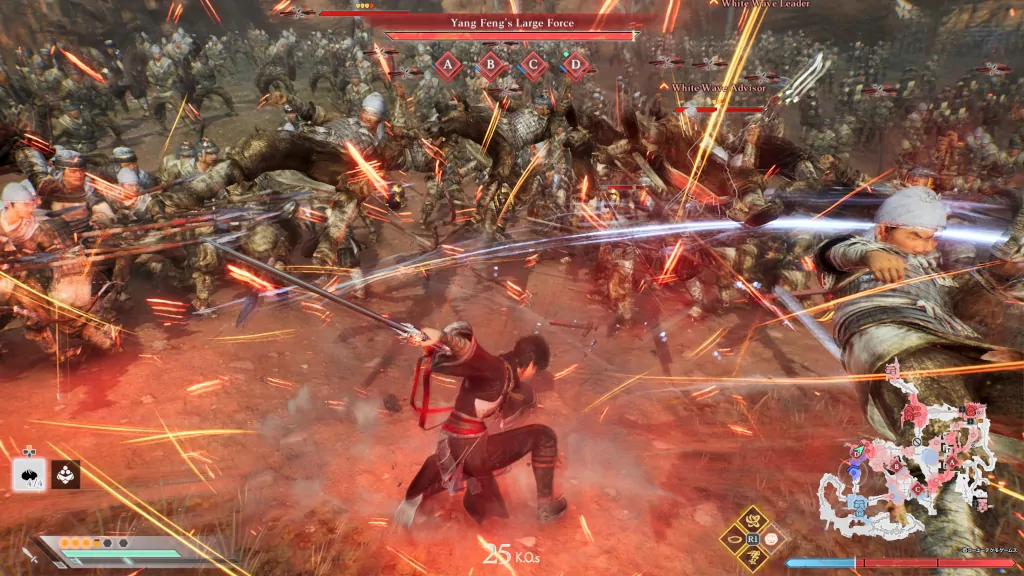This screenshot has width=1024, height=576.
Task: Click the dark square tactics icon
Action: [x=66, y=475]
